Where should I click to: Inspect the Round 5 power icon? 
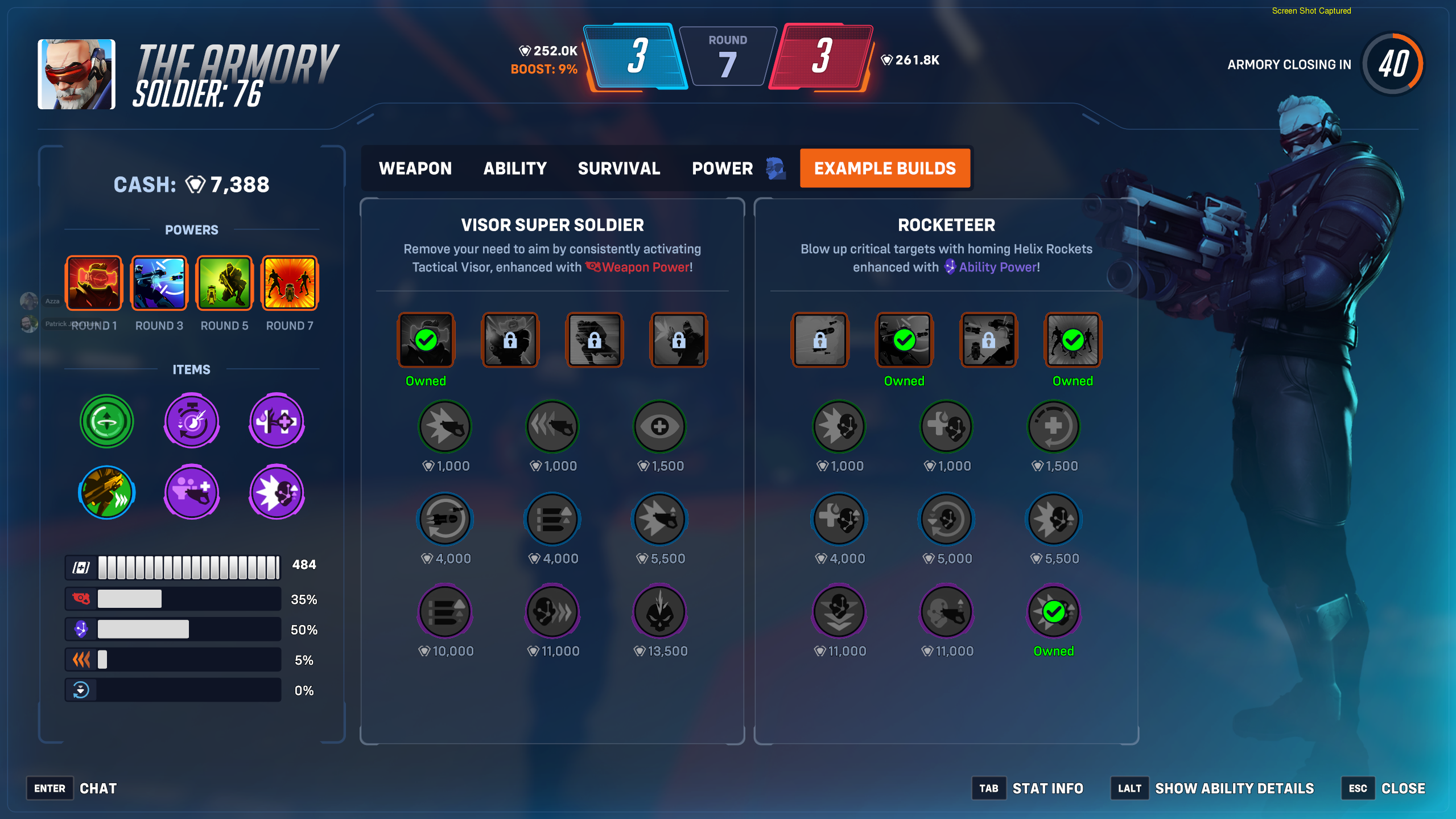[x=224, y=283]
